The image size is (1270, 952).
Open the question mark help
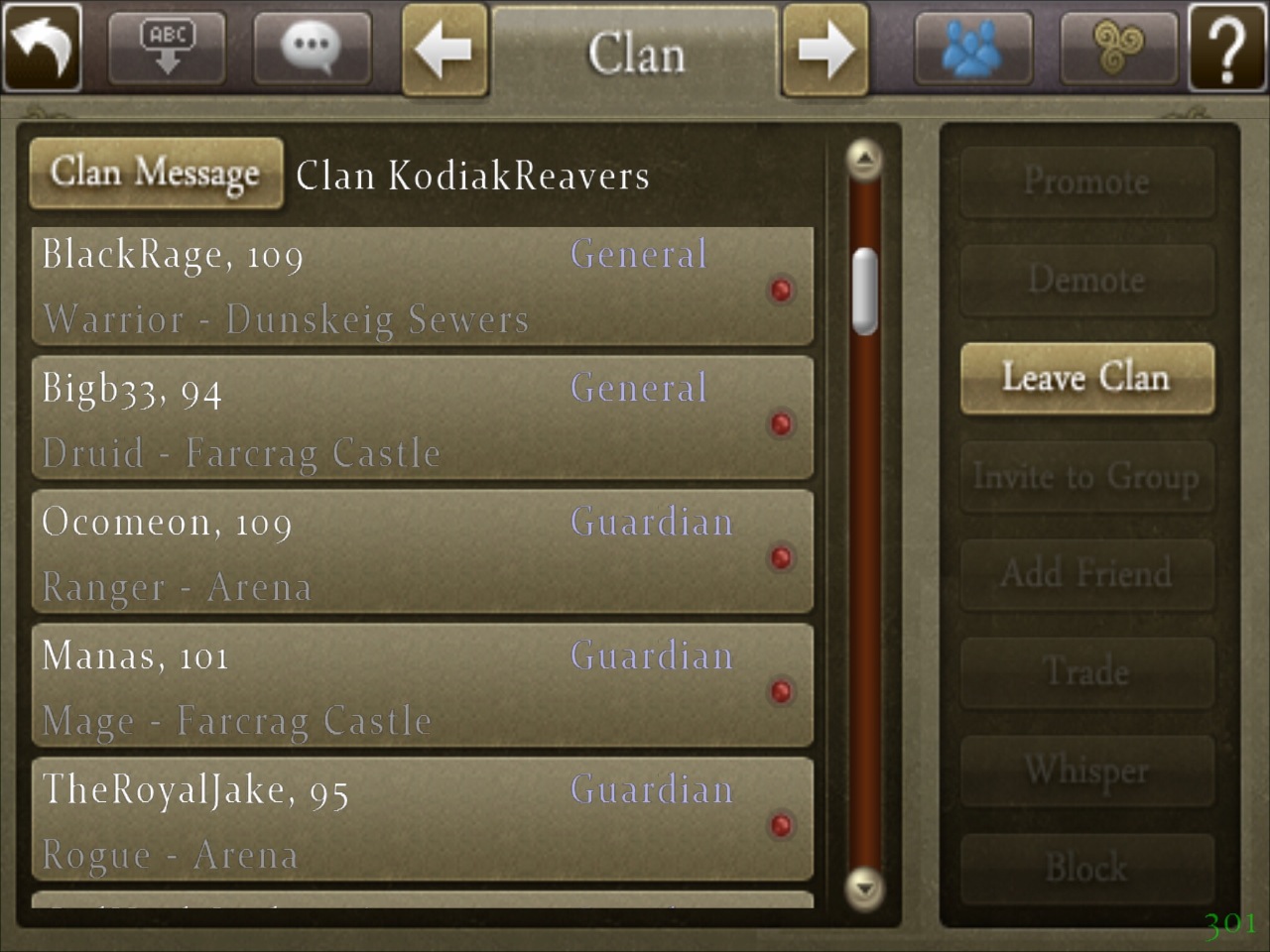pyautogui.click(x=1226, y=47)
